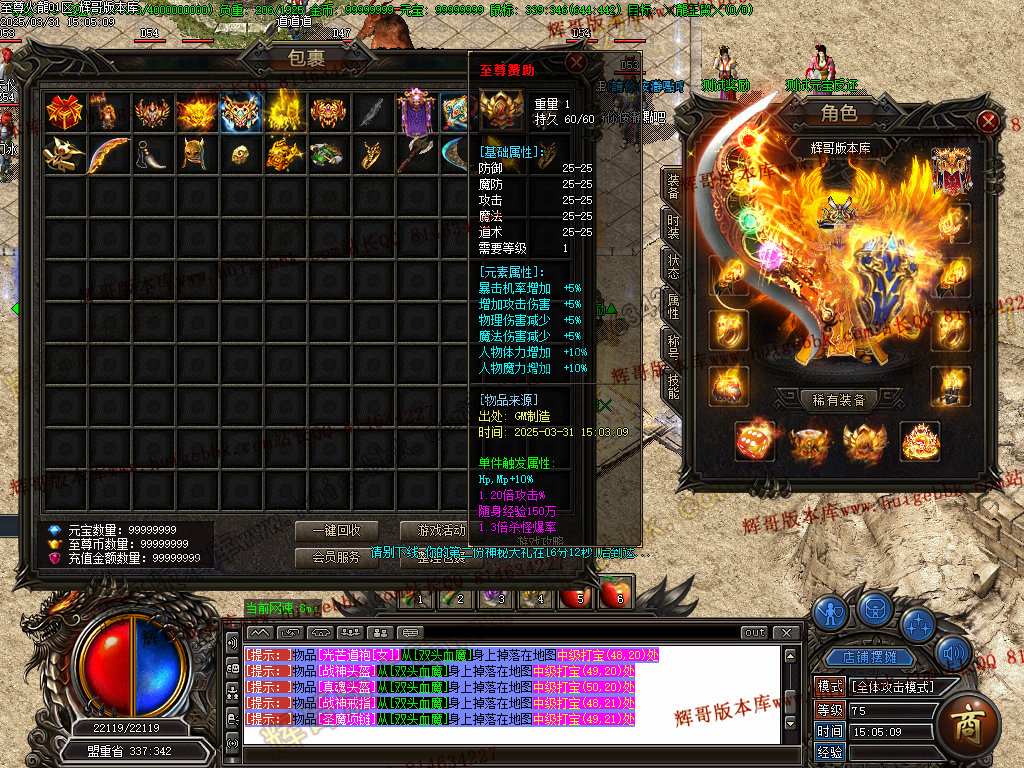Open the 店铺摆摊 shop stall button
Image resolution: width=1024 pixels, height=768 pixels.
862,657
